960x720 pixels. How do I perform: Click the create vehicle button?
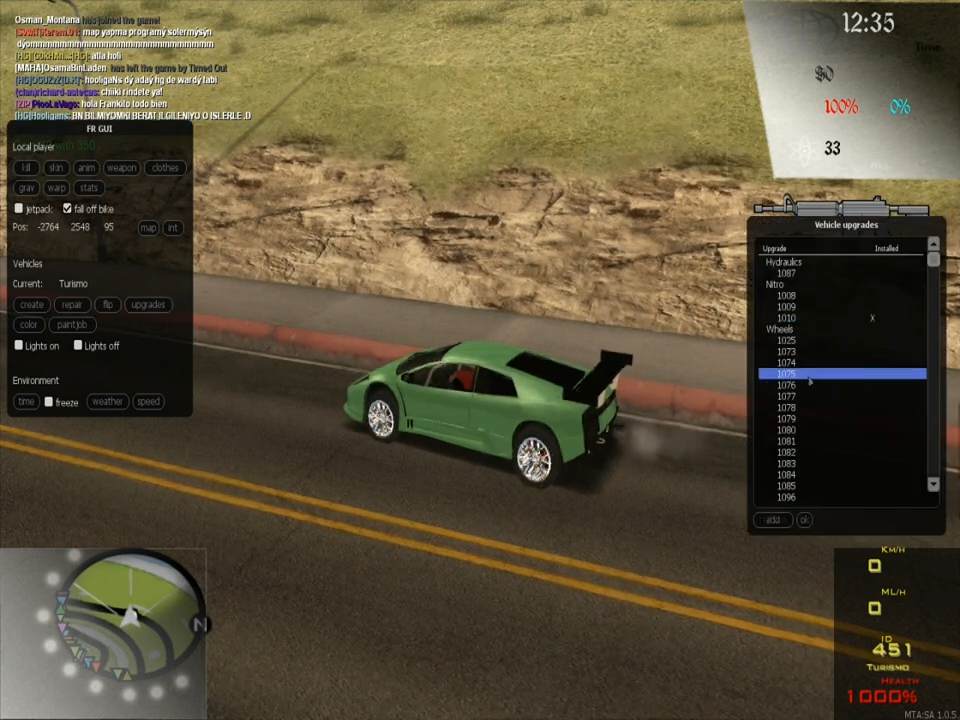tap(32, 305)
